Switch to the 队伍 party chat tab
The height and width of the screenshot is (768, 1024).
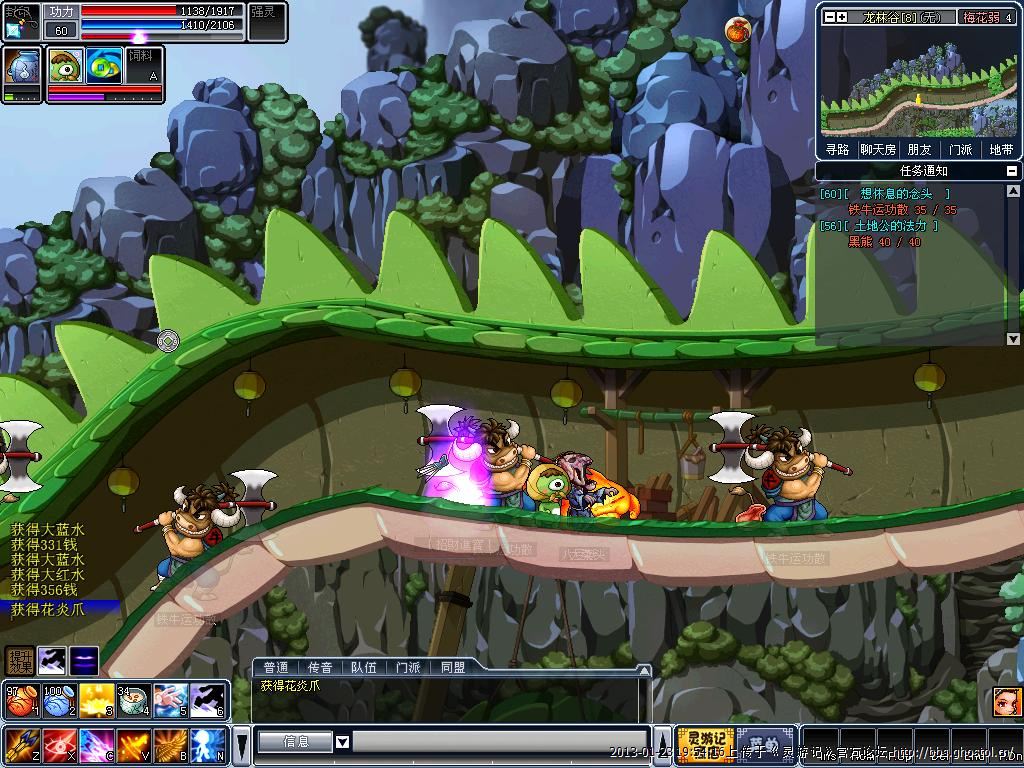pyautogui.click(x=364, y=667)
